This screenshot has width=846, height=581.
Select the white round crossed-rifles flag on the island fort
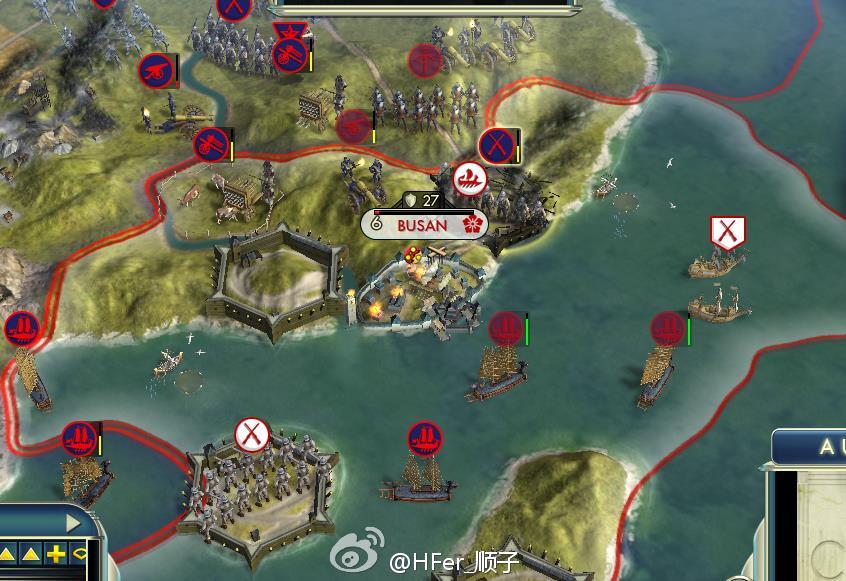(x=252, y=435)
